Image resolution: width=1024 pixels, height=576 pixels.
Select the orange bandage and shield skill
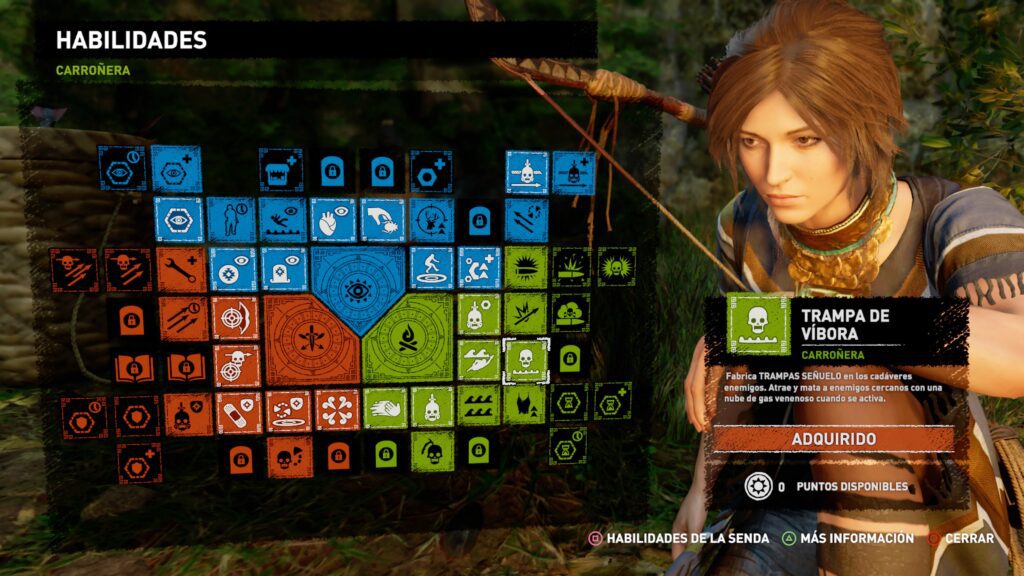point(238,412)
